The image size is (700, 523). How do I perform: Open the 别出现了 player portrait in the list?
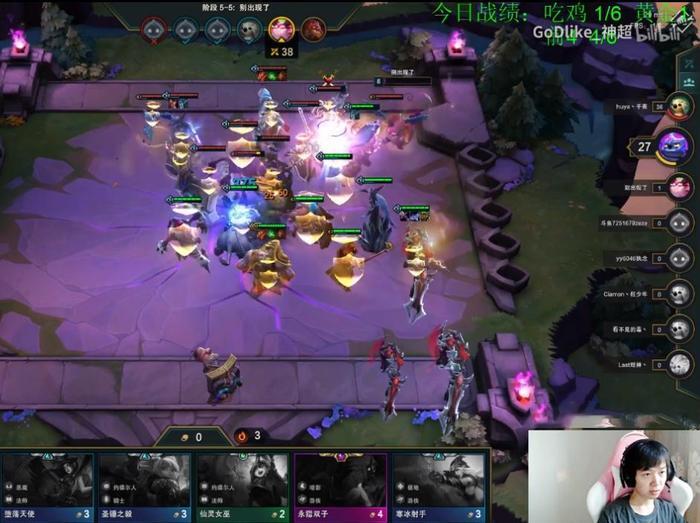[680, 186]
